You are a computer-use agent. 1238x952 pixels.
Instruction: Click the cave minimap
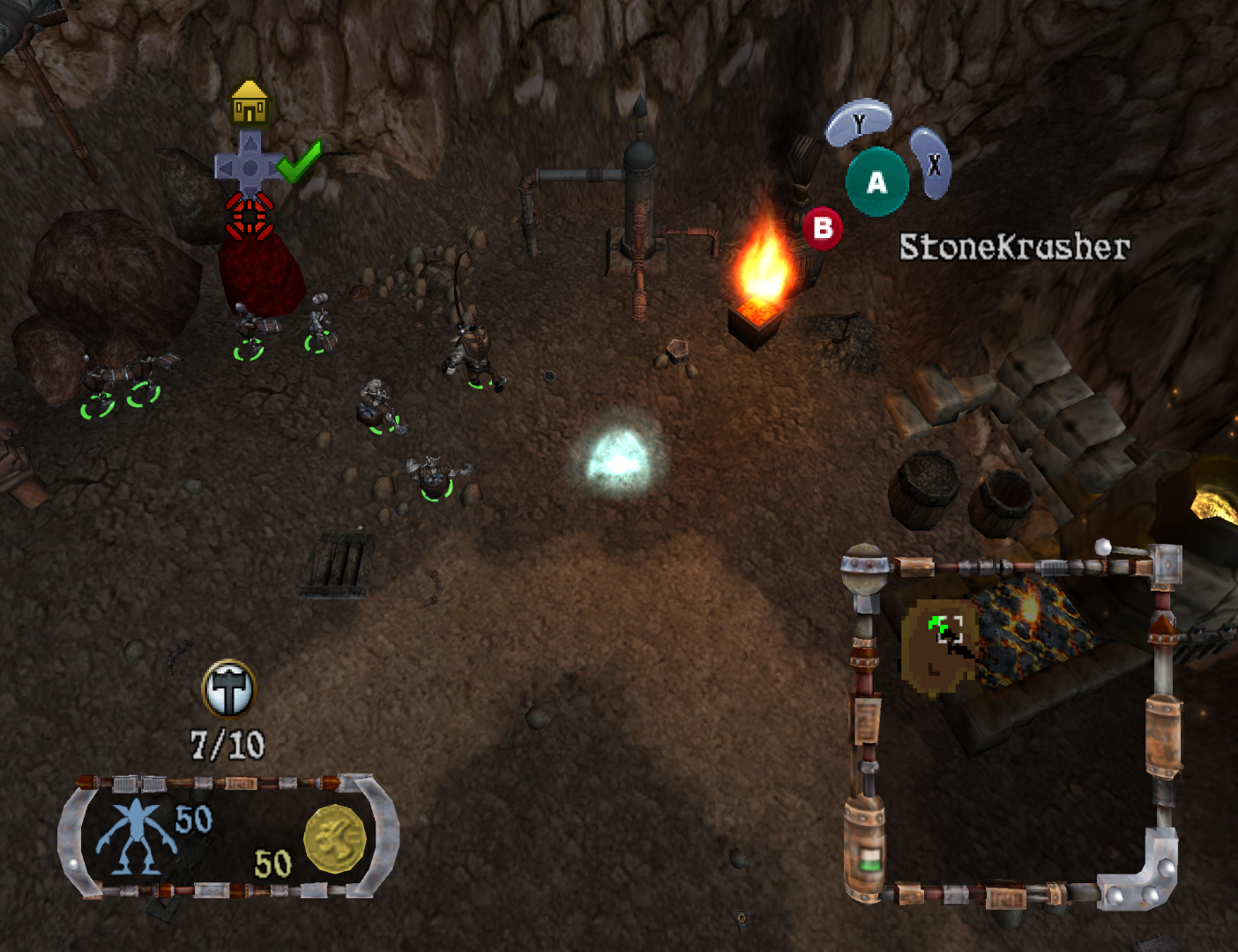1010,723
